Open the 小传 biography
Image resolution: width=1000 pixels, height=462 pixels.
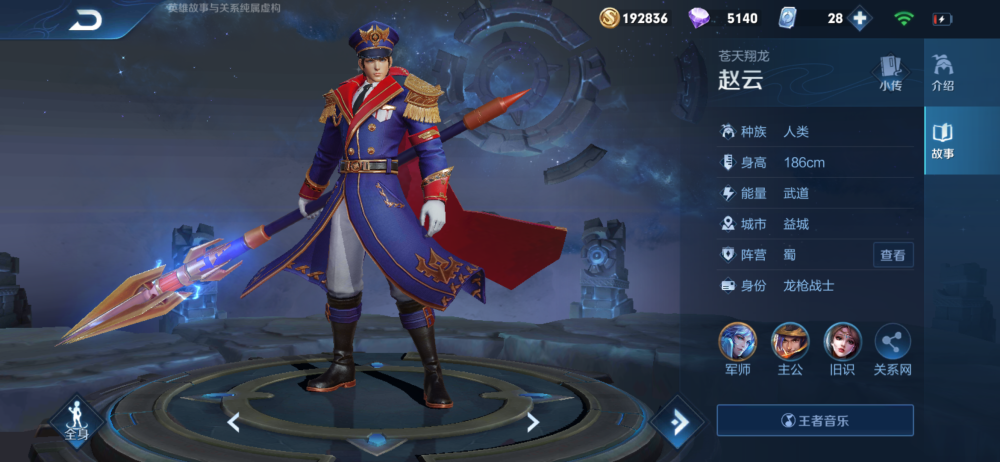pyautogui.click(x=890, y=73)
